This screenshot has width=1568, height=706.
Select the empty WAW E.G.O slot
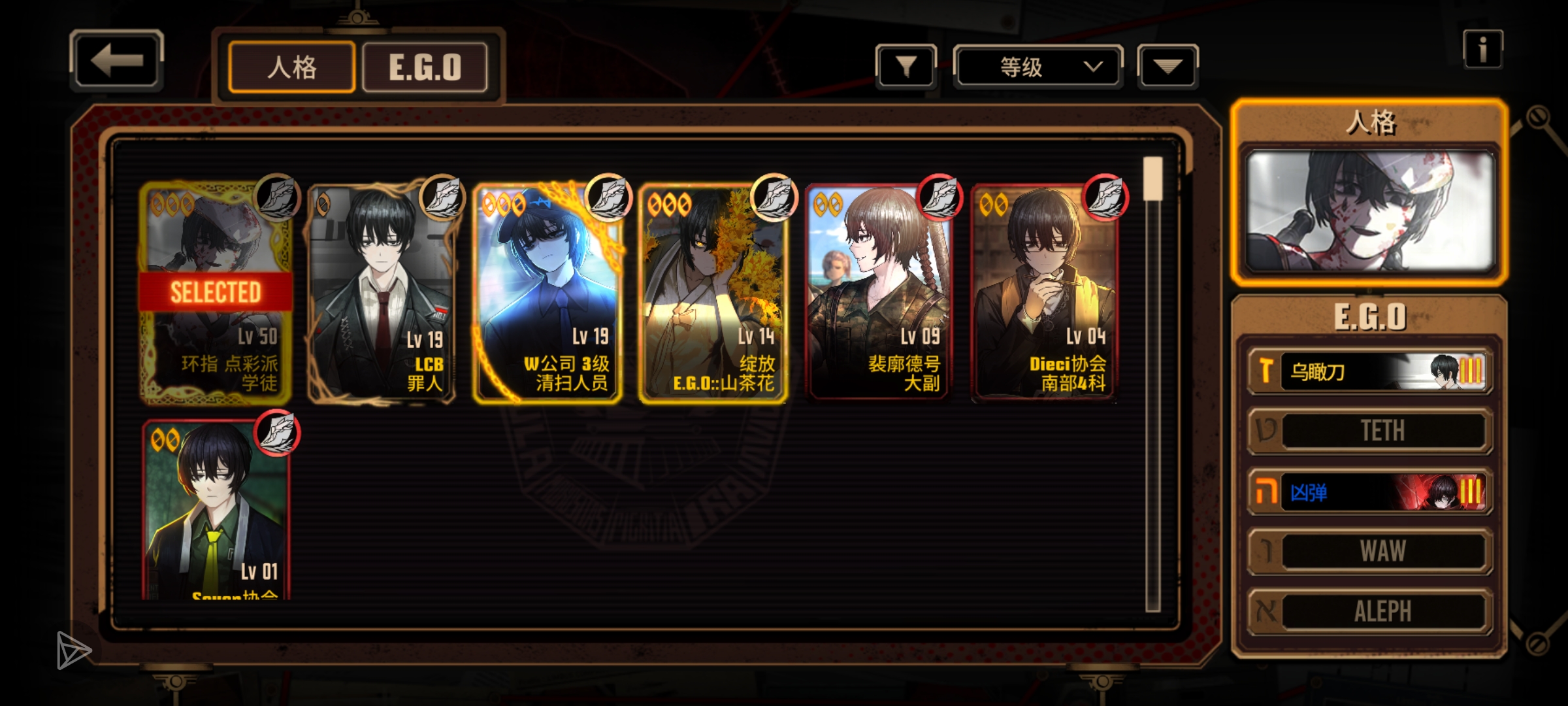coord(1370,551)
